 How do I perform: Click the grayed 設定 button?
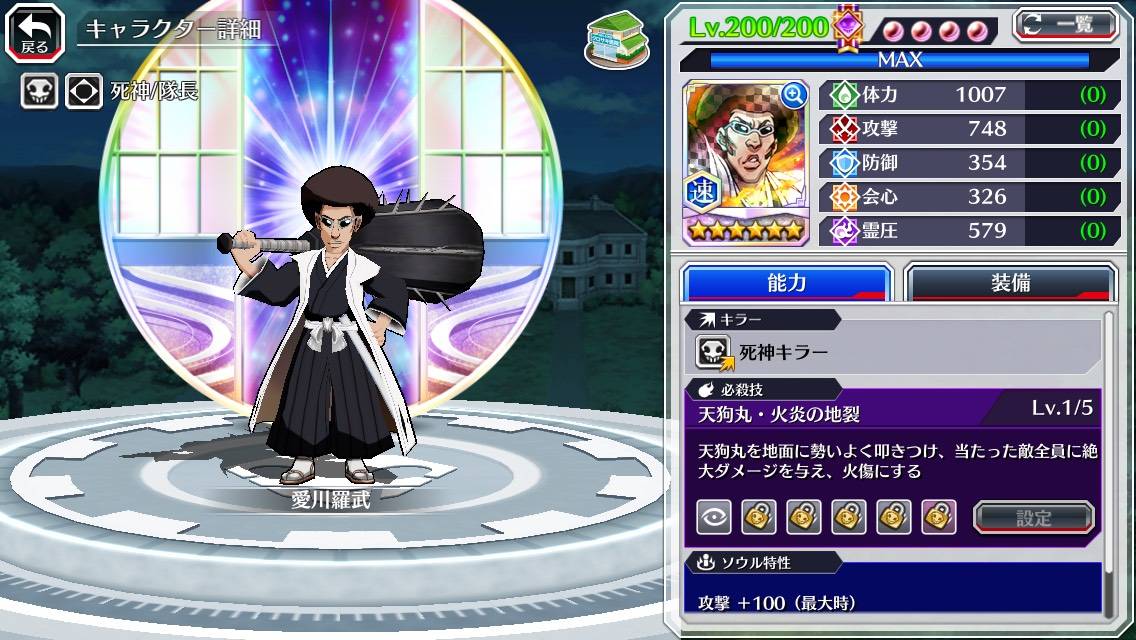click(1034, 517)
